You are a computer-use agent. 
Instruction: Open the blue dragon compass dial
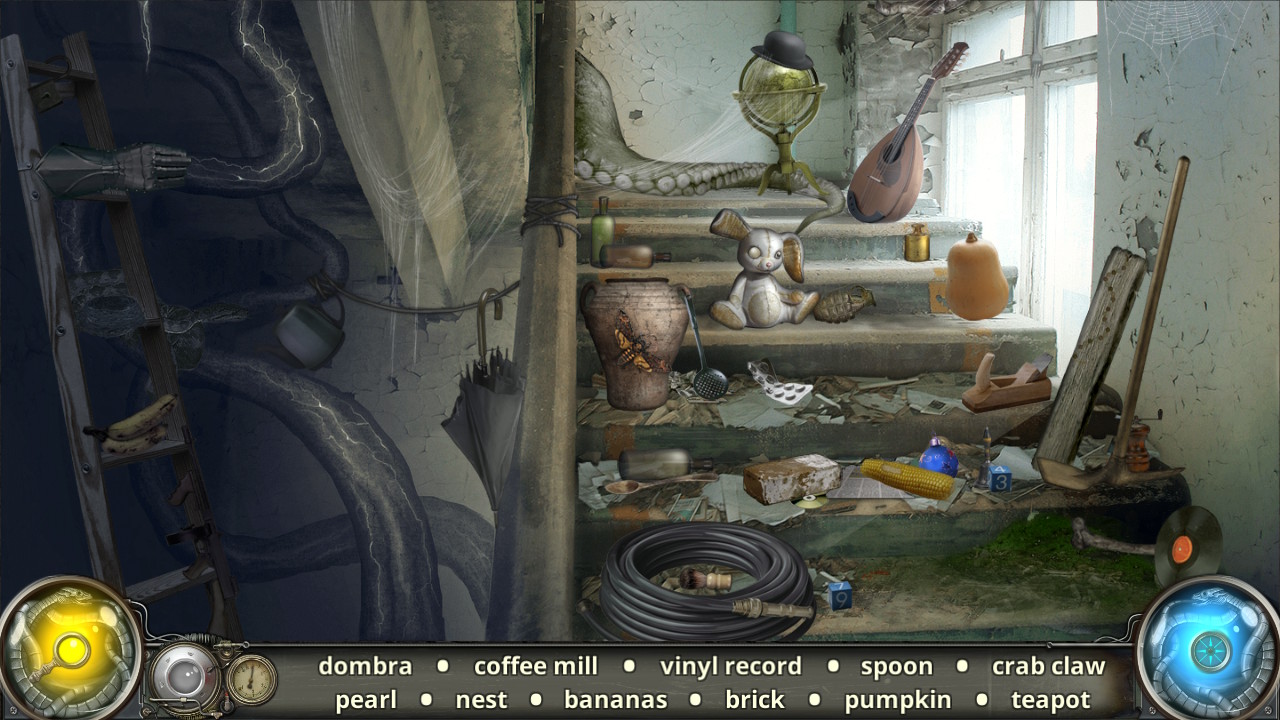[1212, 650]
